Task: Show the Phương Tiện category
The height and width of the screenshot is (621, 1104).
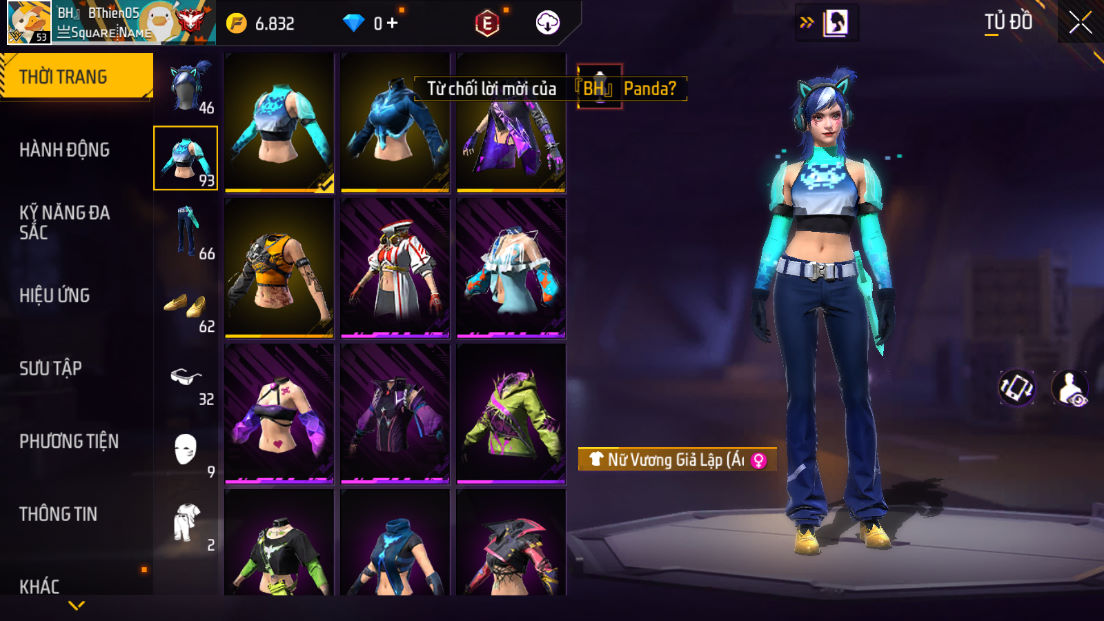Action: (69, 441)
